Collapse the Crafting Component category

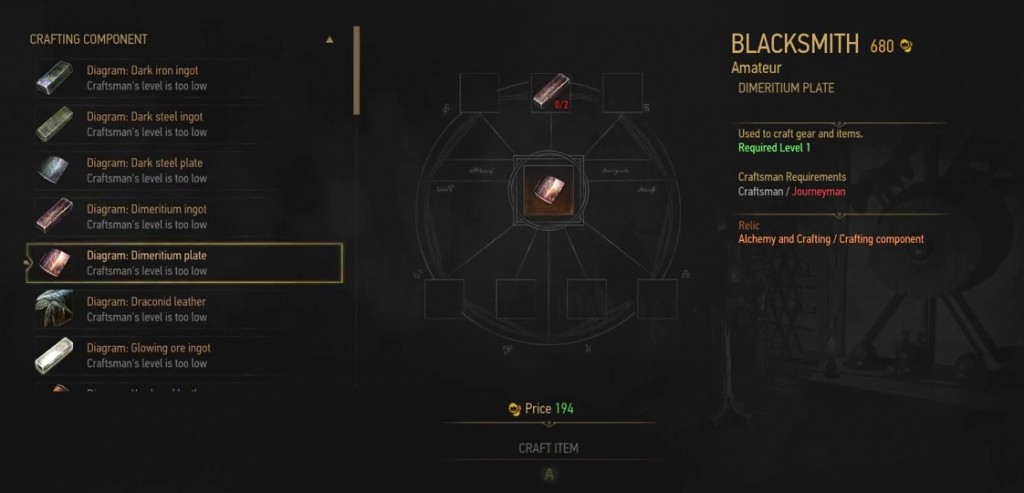click(x=330, y=40)
